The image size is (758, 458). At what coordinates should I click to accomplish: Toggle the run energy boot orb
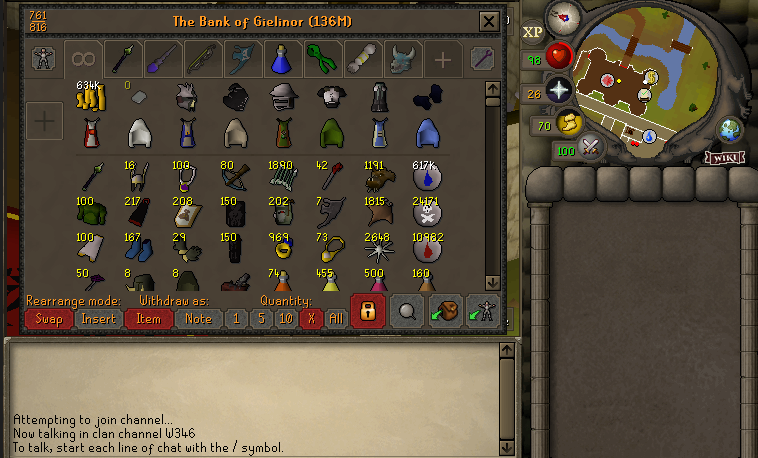point(568,124)
